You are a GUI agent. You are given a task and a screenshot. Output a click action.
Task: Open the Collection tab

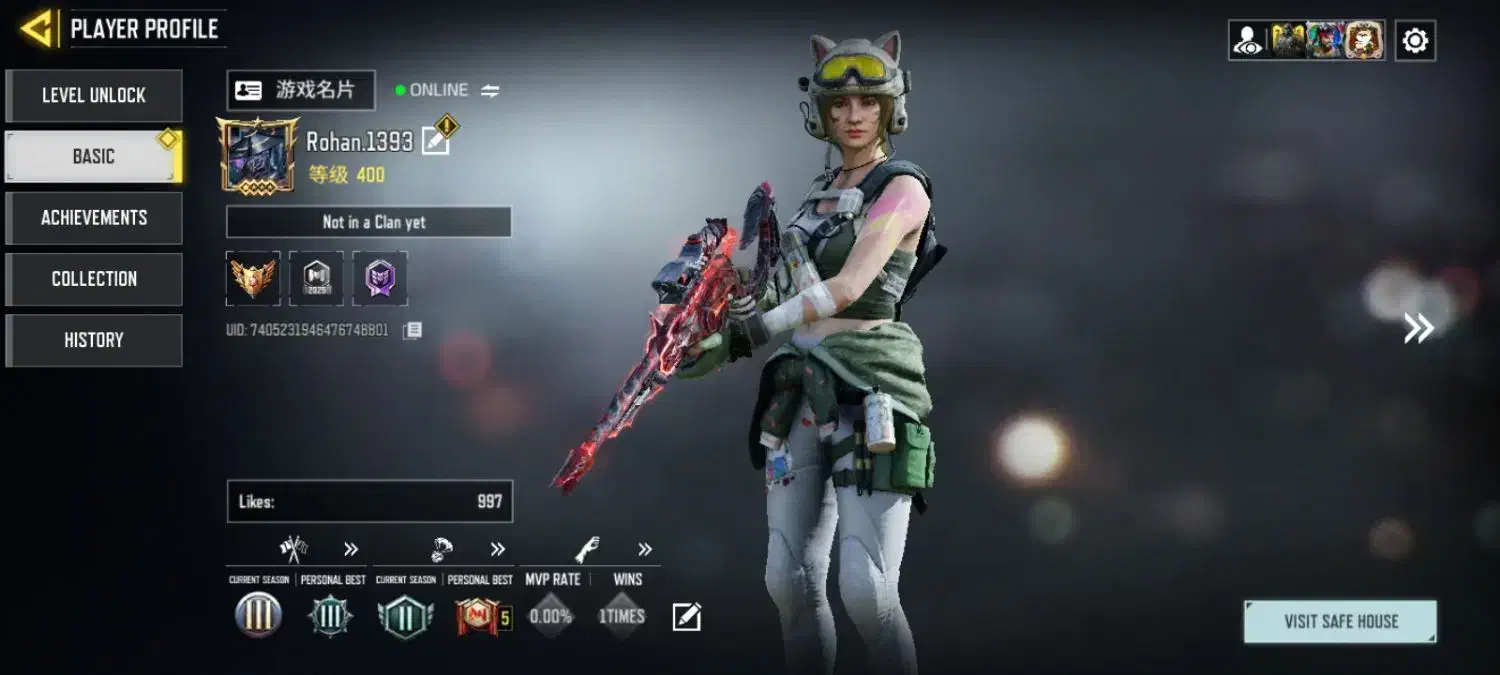(94, 279)
